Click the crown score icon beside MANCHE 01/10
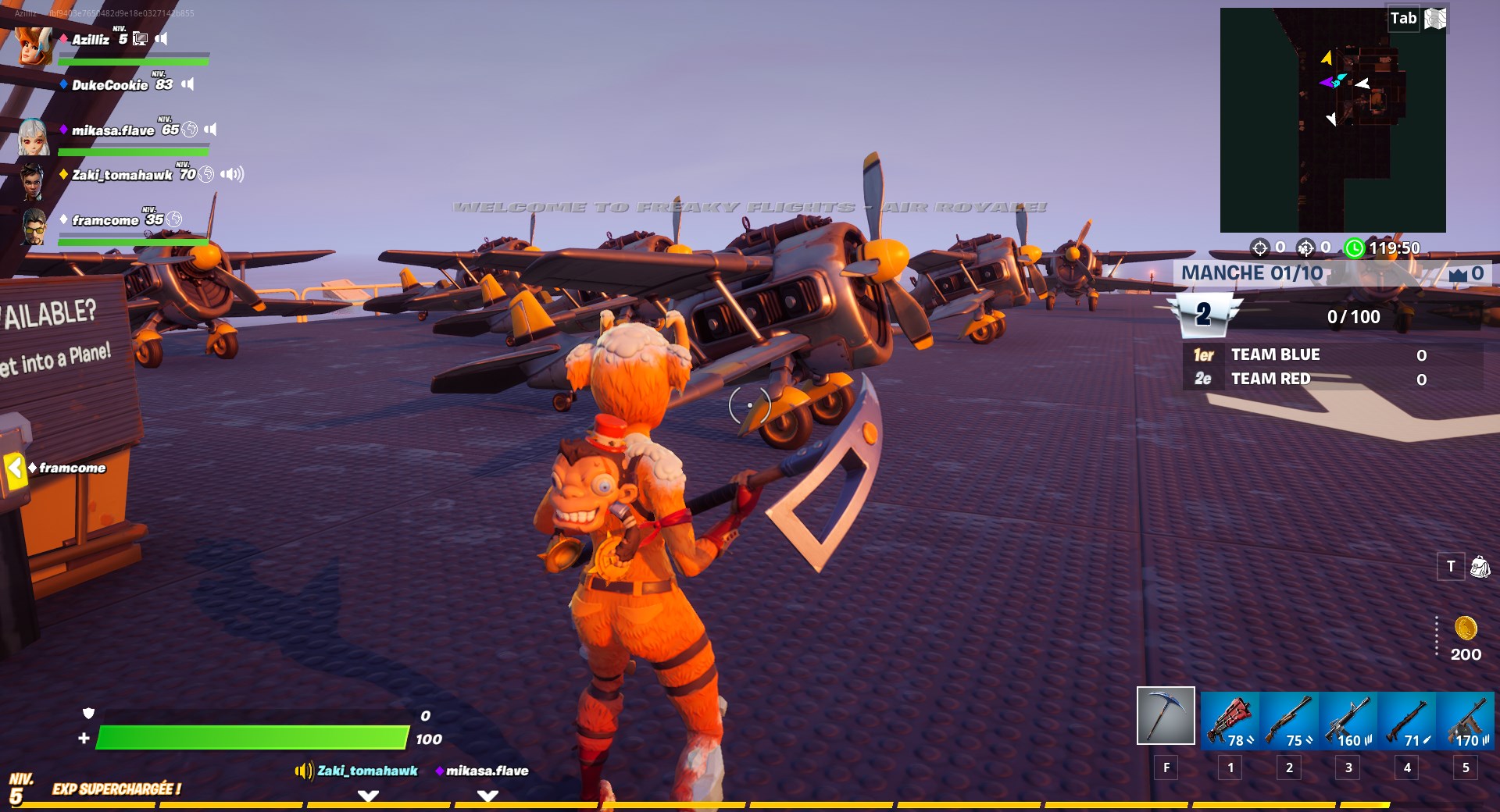The image size is (1500, 812). click(x=1459, y=273)
